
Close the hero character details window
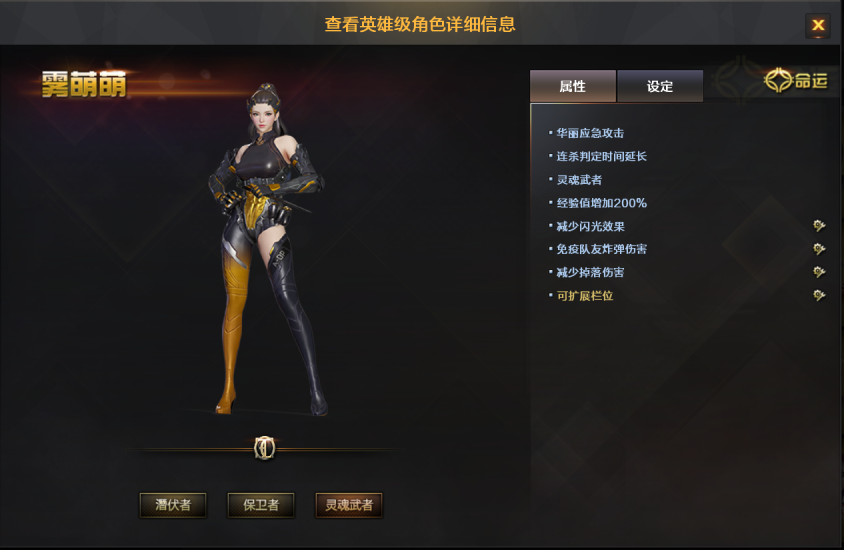click(x=818, y=26)
